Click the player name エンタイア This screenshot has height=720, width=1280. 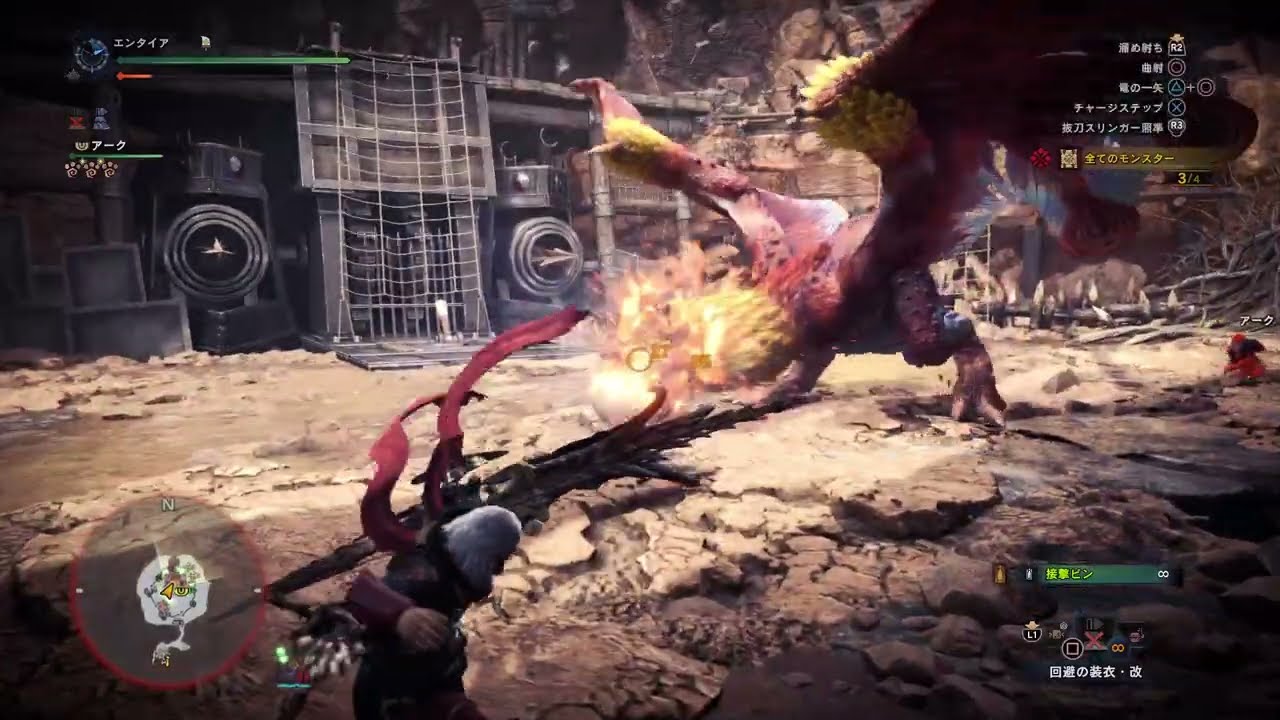tap(141, 43)
